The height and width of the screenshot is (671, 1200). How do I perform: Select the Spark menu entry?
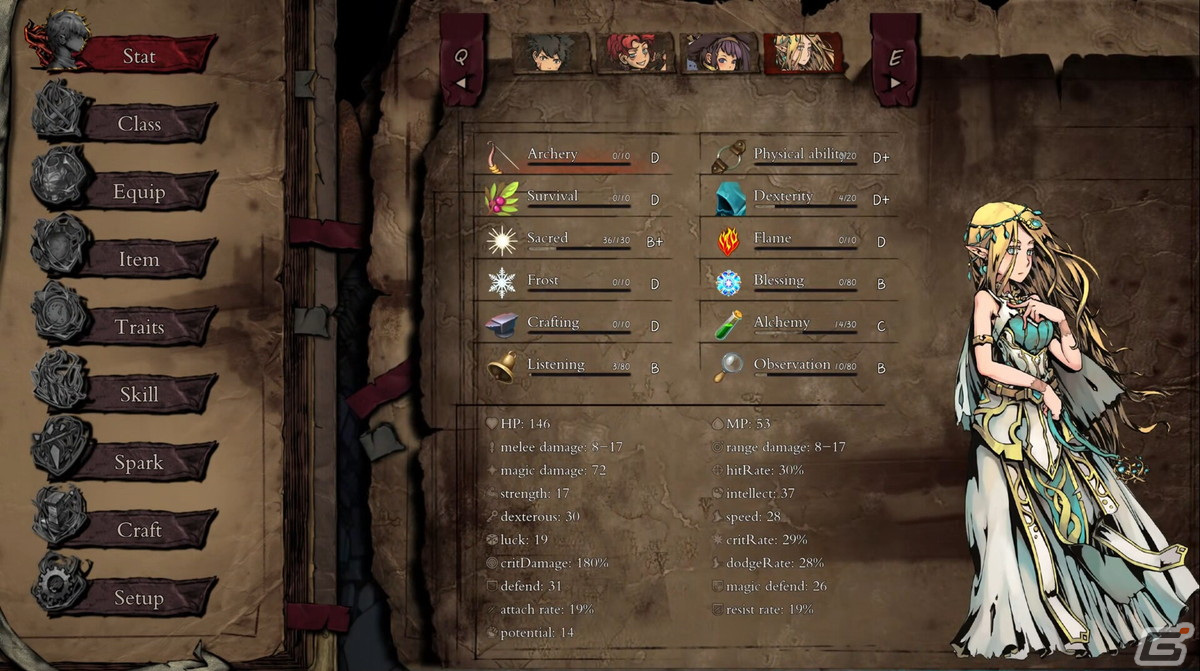140,462
